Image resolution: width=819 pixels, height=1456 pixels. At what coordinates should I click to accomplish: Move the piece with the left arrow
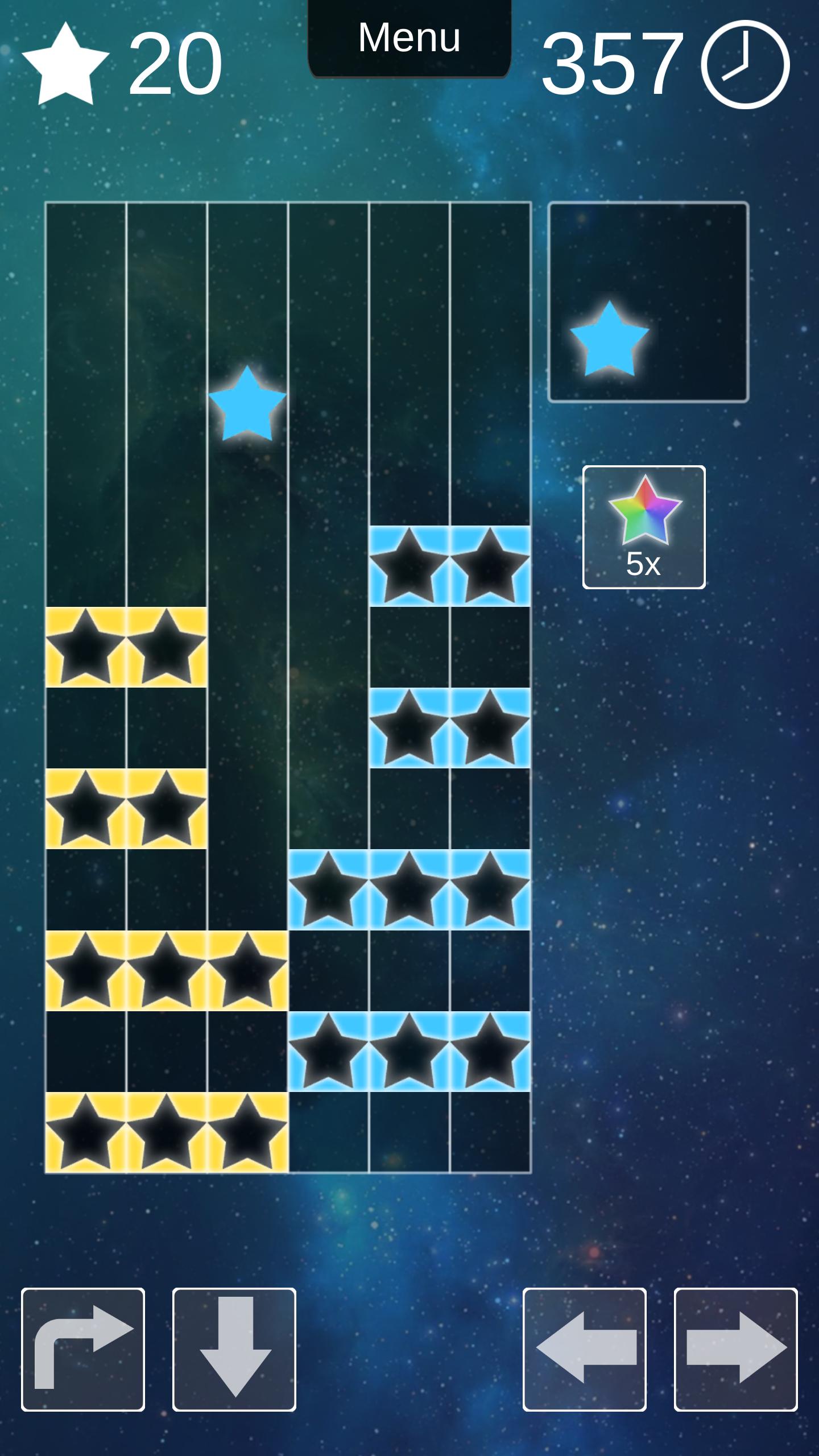click(585, 1349)
